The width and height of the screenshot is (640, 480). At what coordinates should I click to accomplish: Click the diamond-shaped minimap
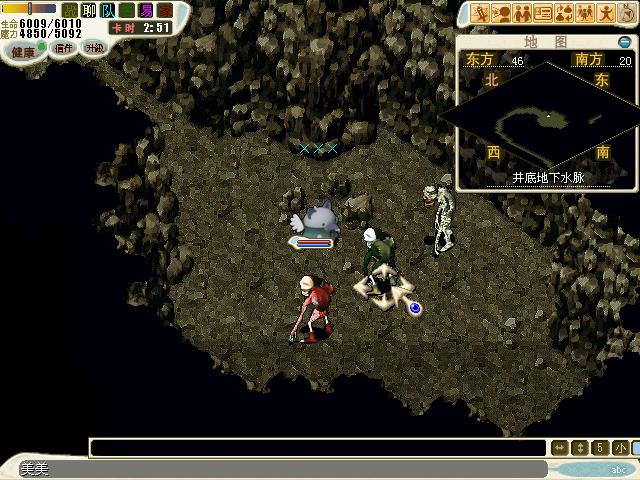(x=546, y=117)
